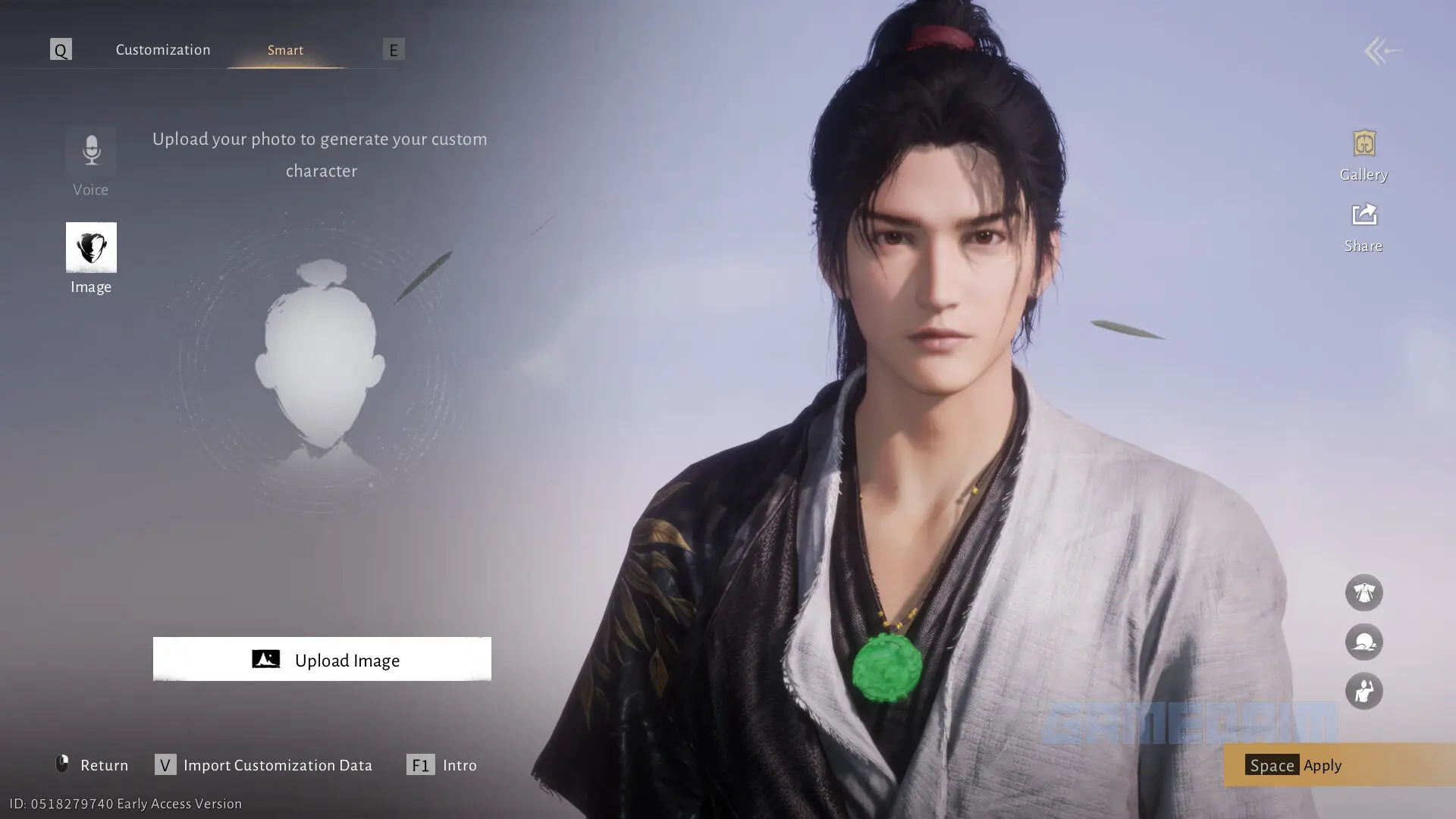Open the Gallery

point(1363,155)
